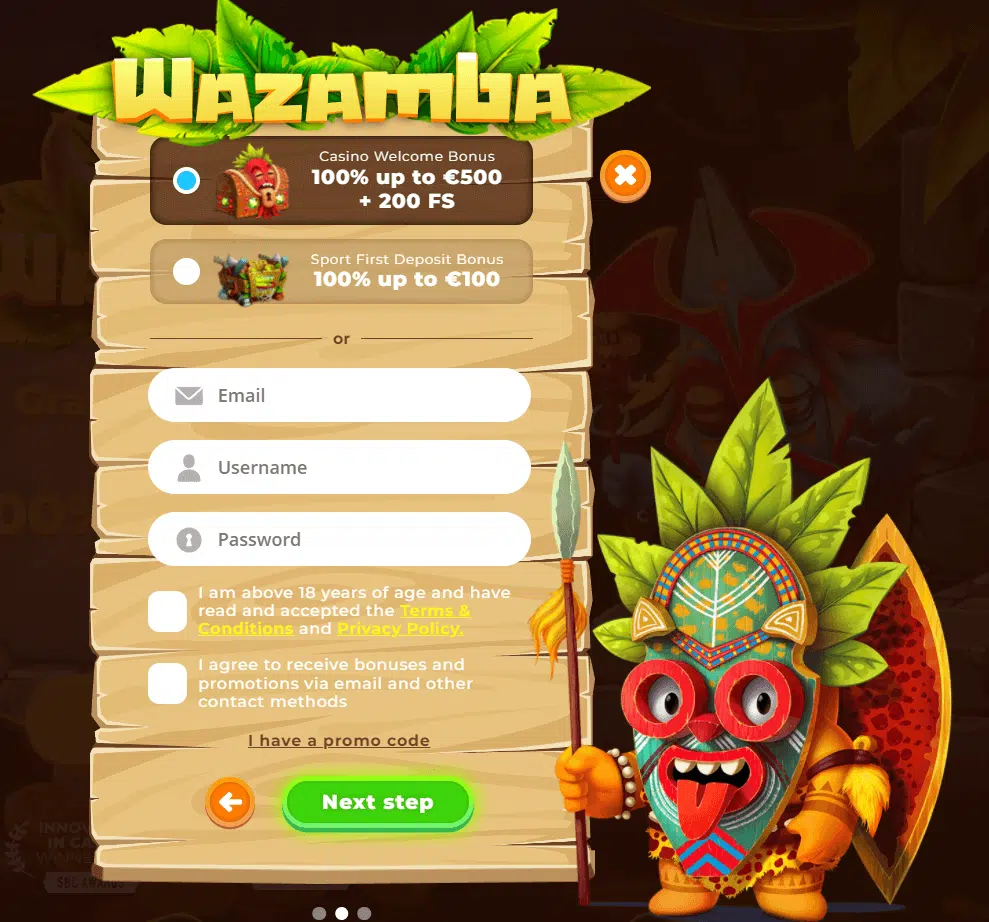Continue with the green Next step button

[x=377, y=802]
